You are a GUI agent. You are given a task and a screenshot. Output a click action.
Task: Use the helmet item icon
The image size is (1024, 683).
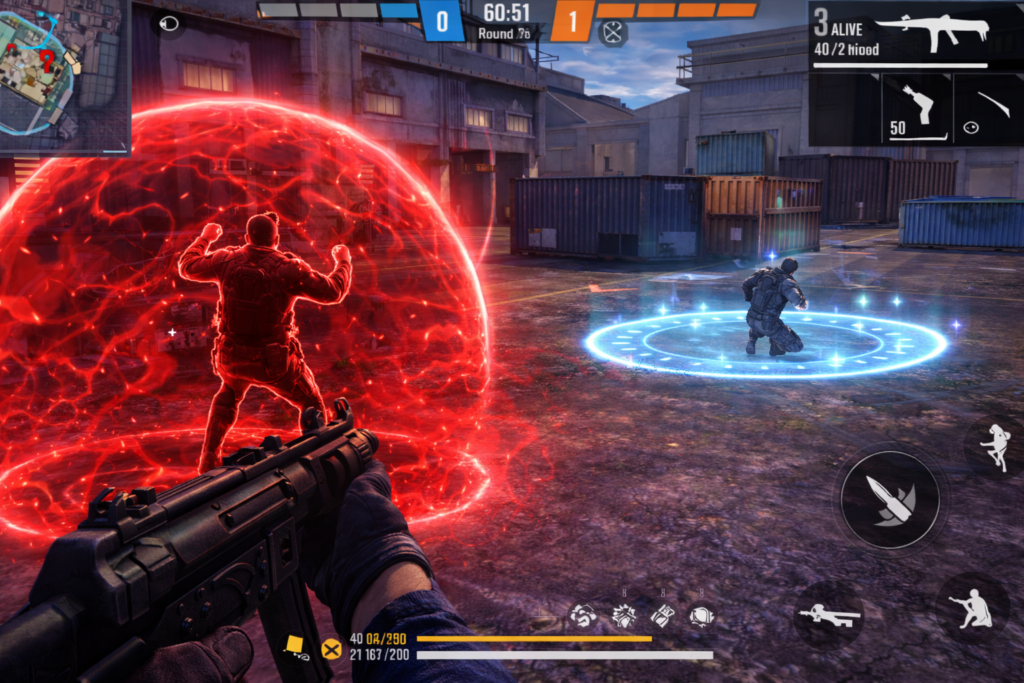tap(702, 616)
